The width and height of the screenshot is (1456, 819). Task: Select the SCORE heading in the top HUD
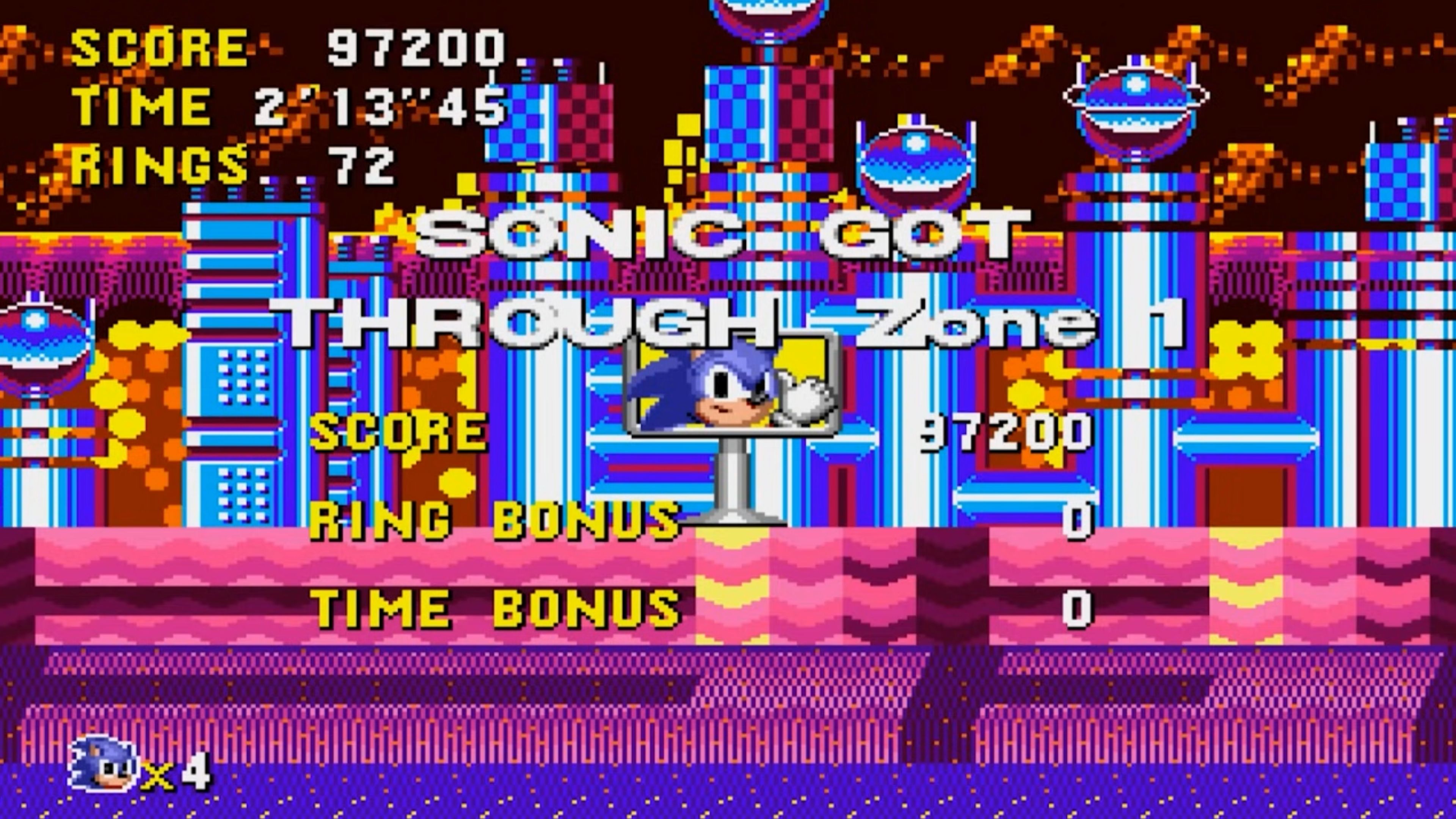click(x=158, y=48)
